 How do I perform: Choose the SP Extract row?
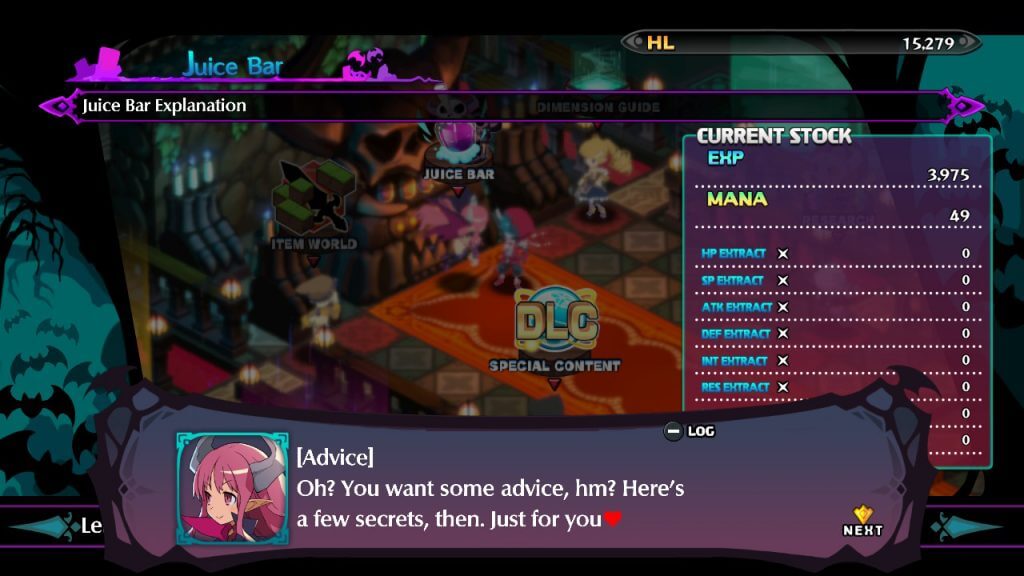point(836,281)
